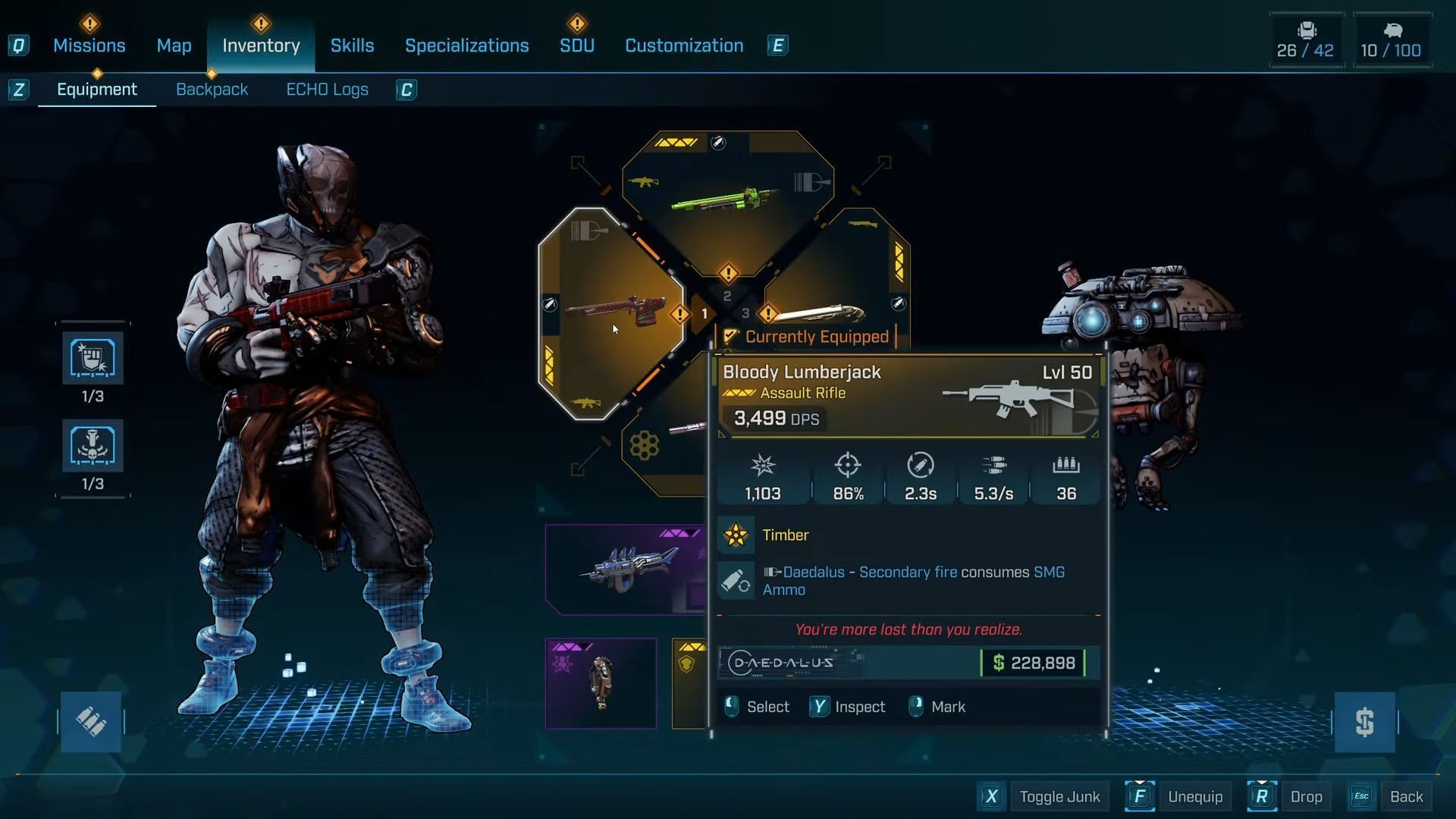Select the upper 1/3 fist skill icon

tap(93, 359)
